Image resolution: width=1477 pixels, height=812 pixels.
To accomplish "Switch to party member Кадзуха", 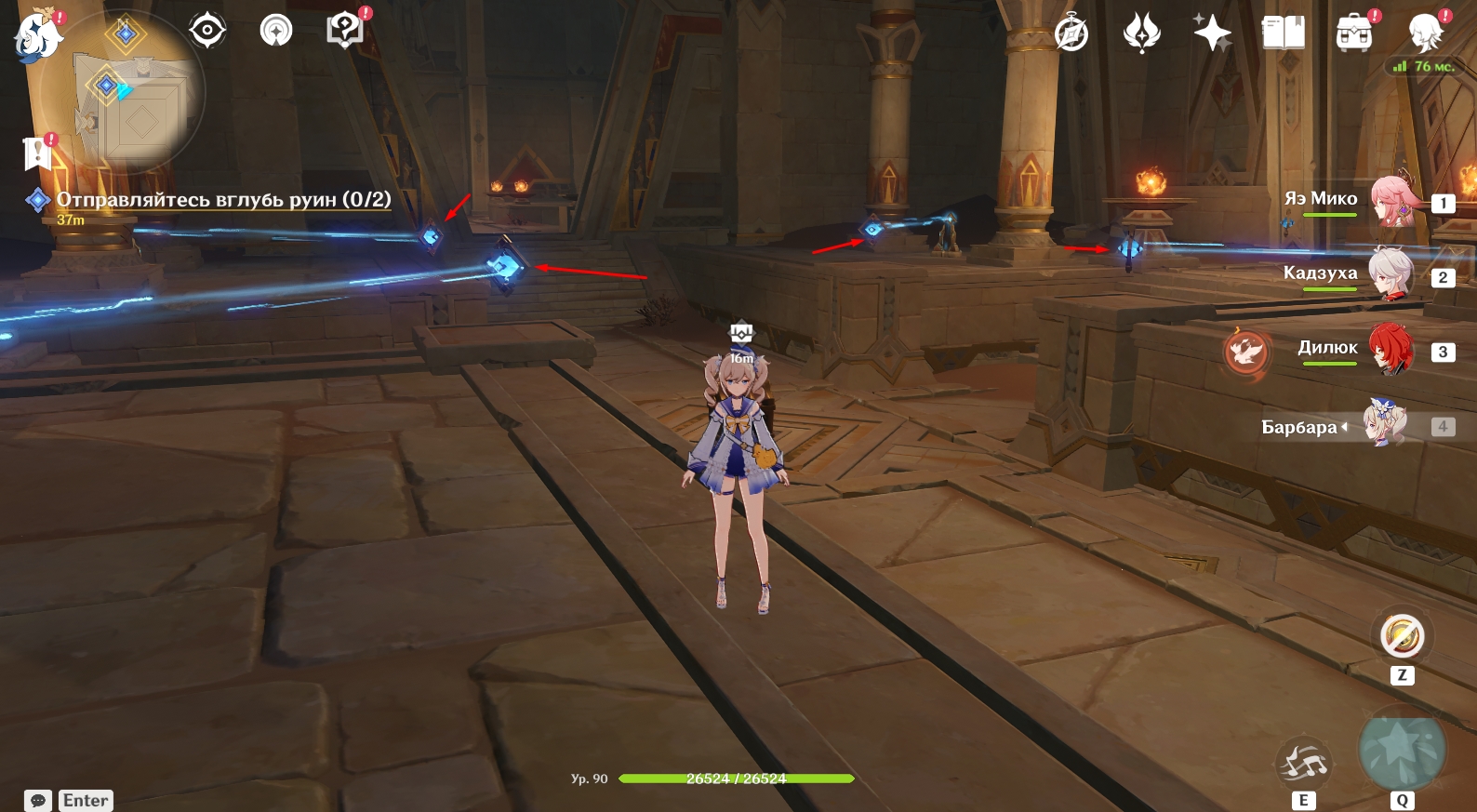I will pyautogui.click(x=1391, y=275).
